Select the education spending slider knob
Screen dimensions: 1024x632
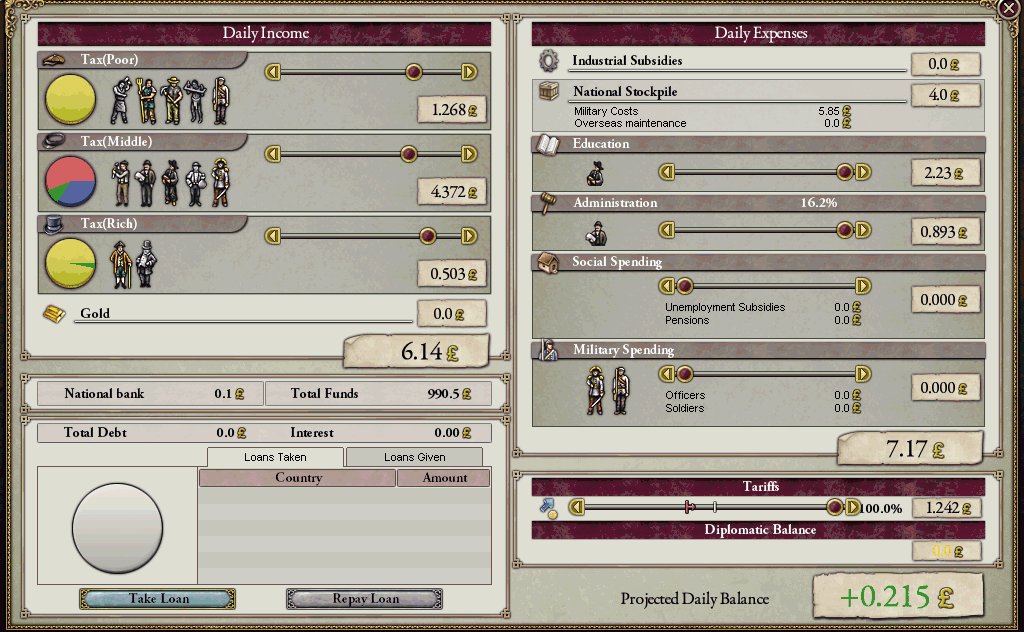(845, 172)
